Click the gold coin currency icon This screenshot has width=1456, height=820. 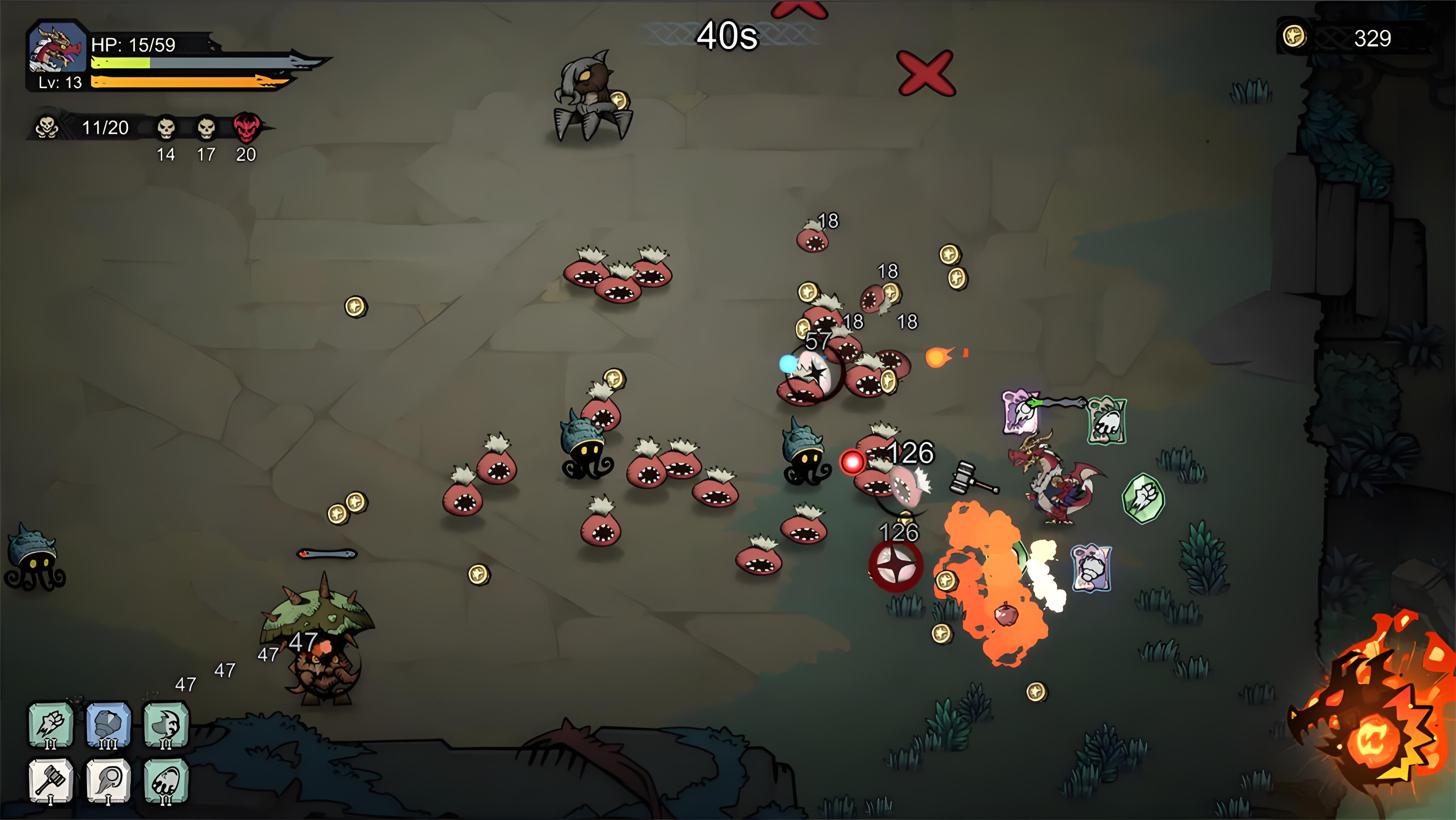pyautogui.click(x=1294, y=37)
